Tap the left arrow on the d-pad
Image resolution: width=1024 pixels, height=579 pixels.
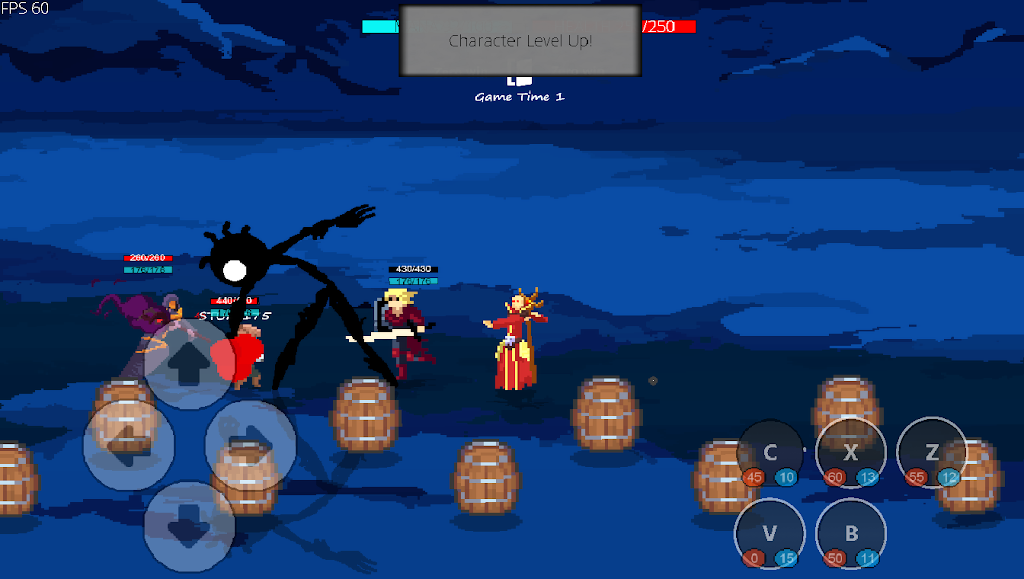pyautogui.click(x=129, y=444)
